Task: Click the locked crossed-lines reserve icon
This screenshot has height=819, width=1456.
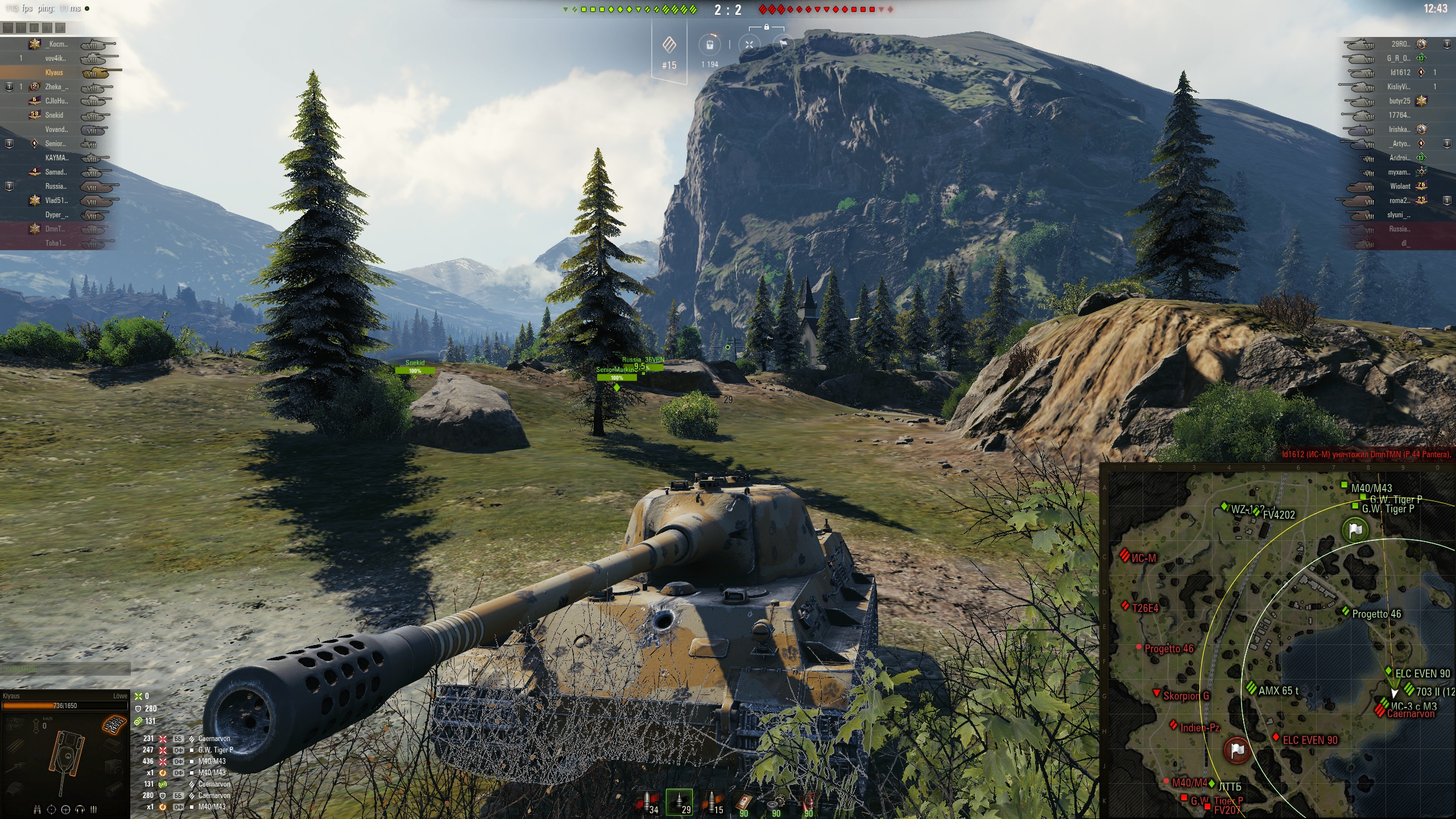Action: [x=749, y=45]
